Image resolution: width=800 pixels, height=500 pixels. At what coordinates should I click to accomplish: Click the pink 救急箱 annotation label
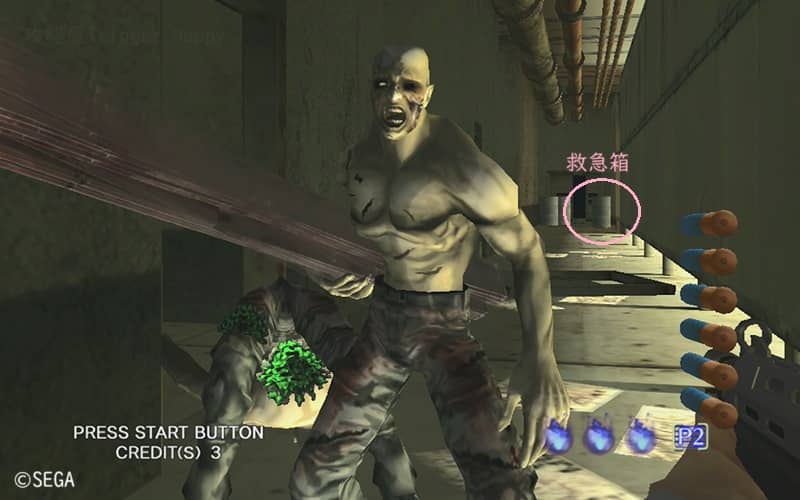point(598,163)
